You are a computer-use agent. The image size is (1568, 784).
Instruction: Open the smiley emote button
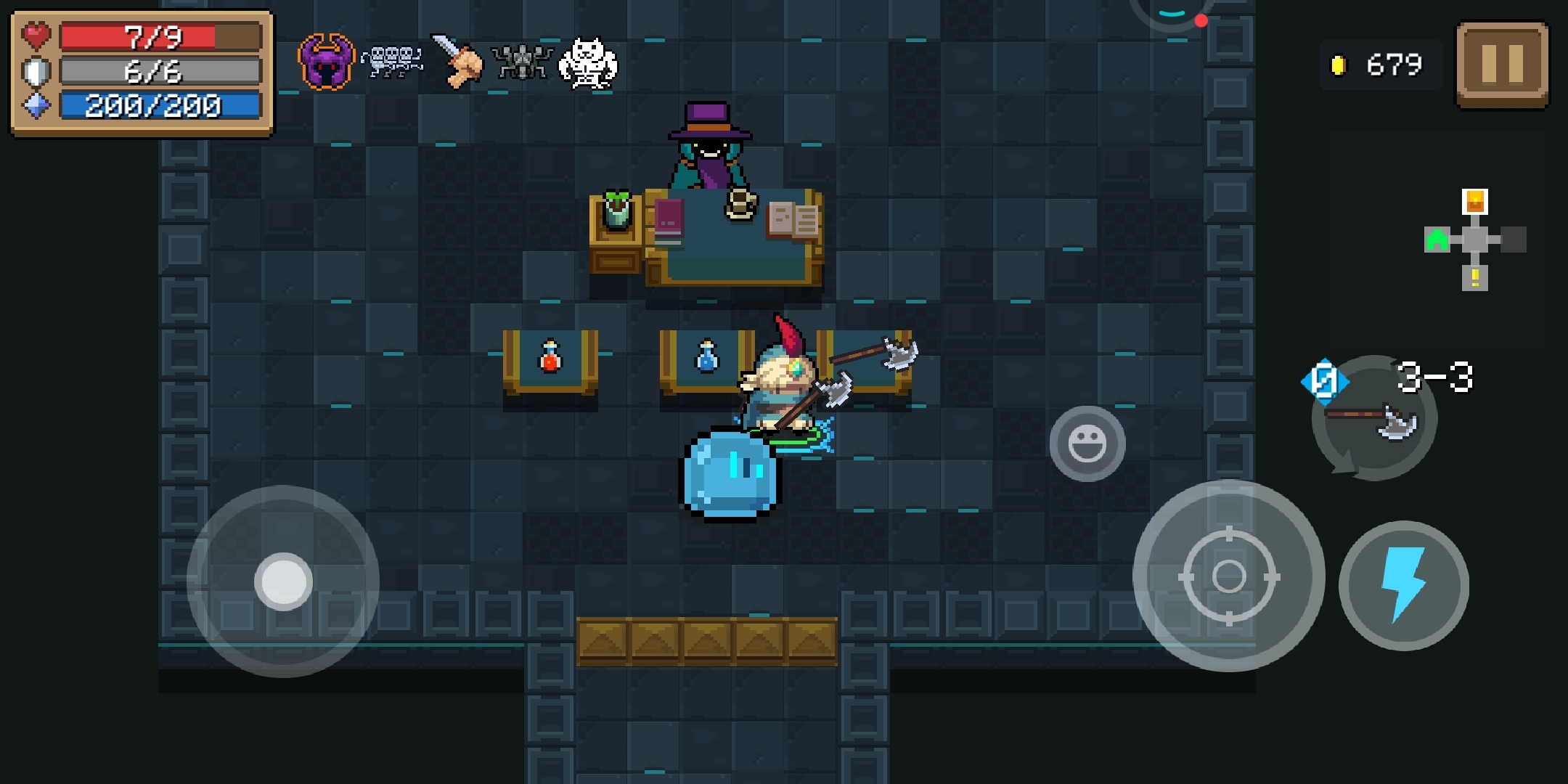(x=1087, y=444)
